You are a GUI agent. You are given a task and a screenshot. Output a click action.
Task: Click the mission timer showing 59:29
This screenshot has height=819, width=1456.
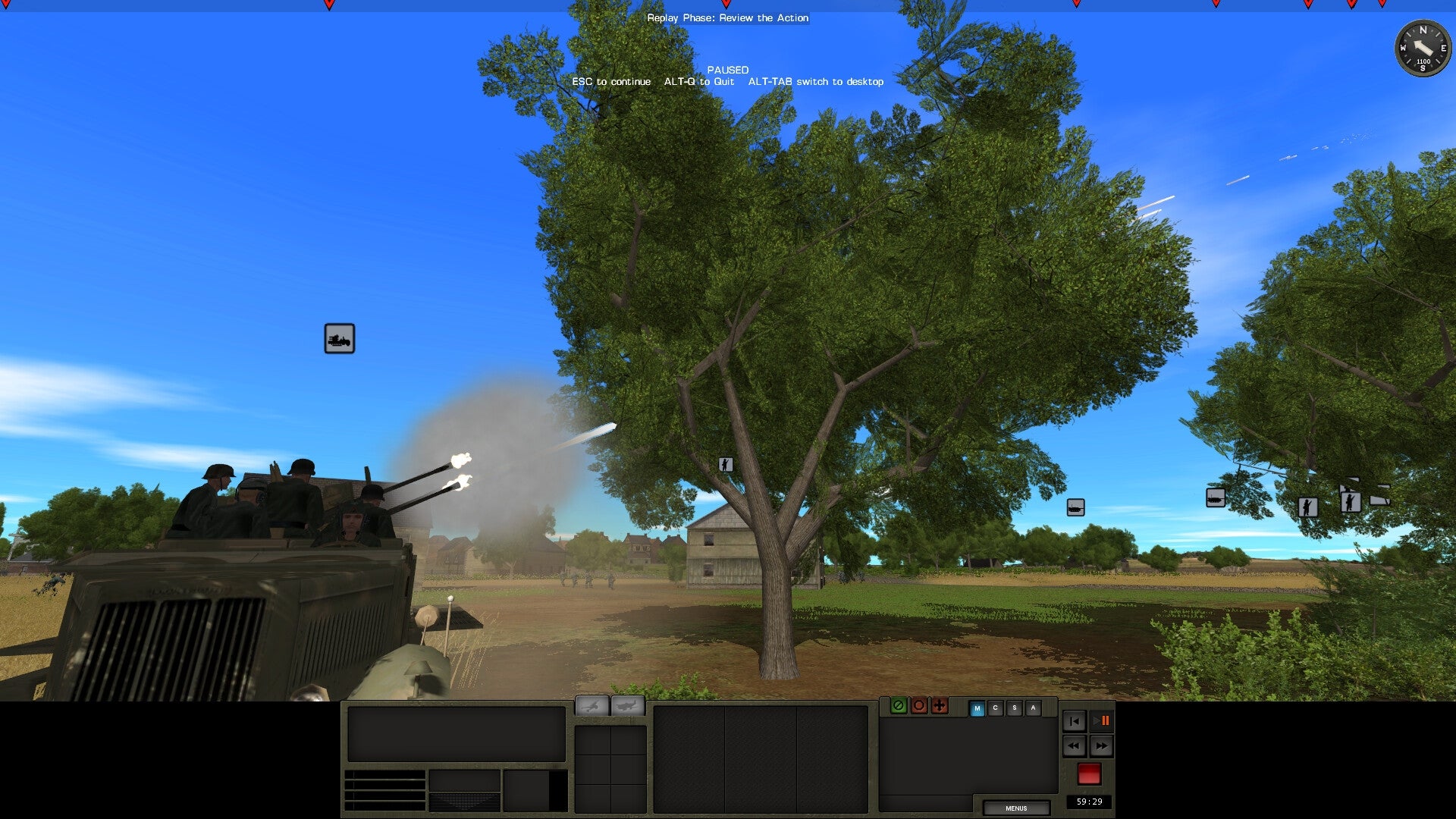(x=1090, y=801)
